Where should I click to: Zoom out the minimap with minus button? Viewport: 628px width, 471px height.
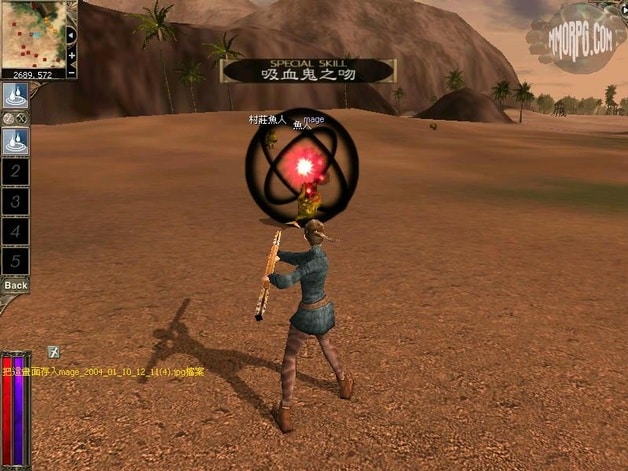tap(72, 71)
